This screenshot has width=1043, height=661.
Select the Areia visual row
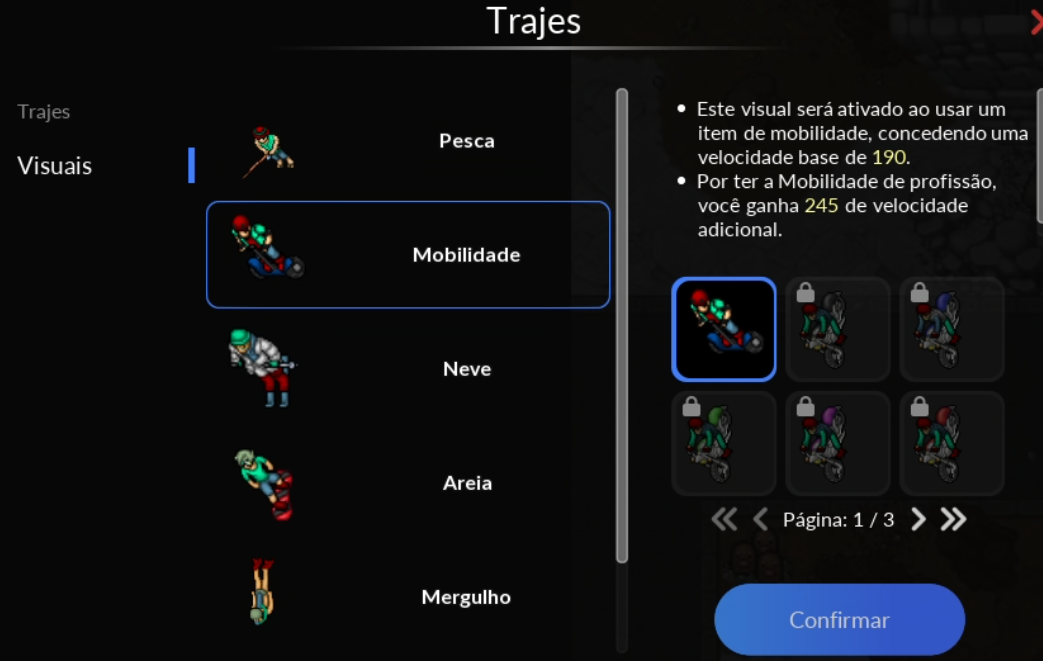407,483
